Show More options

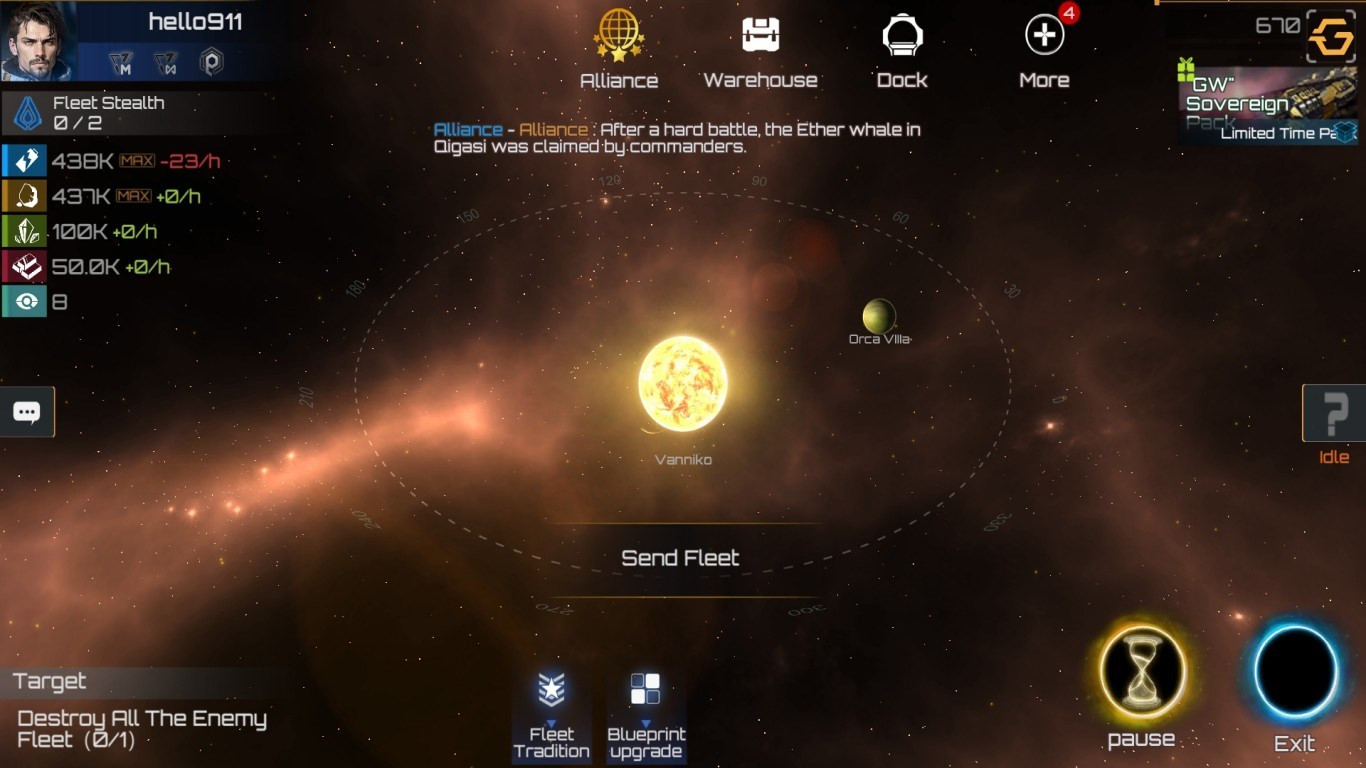pos(1044,50)
